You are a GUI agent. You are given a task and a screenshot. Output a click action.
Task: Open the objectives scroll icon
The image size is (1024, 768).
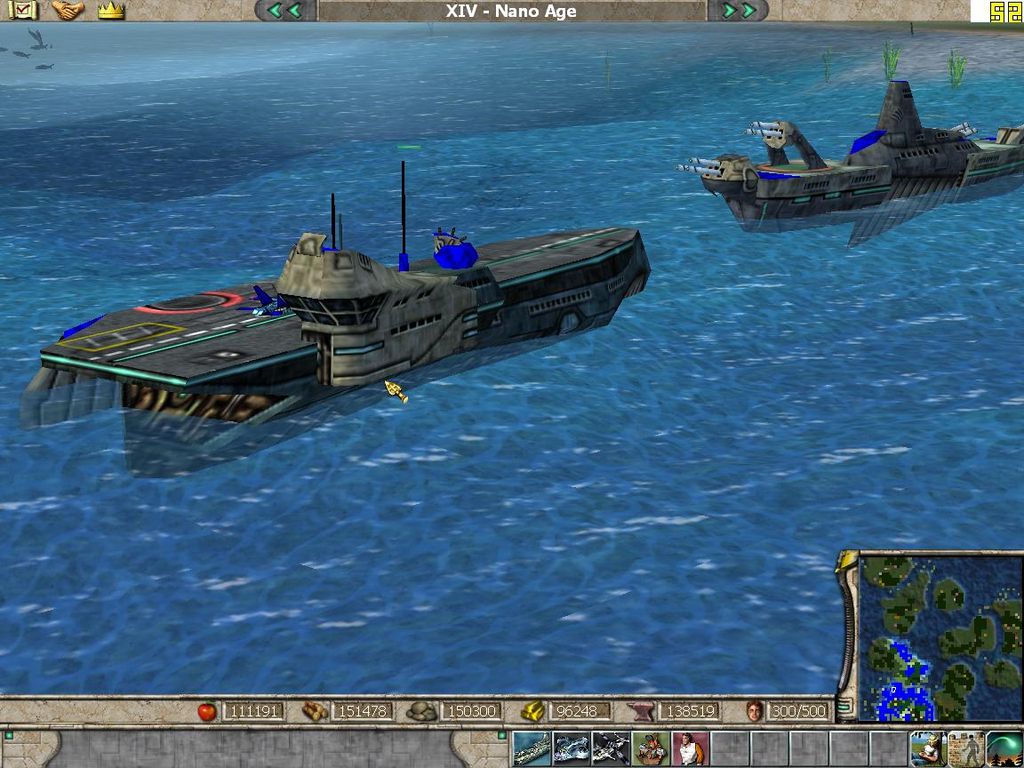click(x=23, y=11)
